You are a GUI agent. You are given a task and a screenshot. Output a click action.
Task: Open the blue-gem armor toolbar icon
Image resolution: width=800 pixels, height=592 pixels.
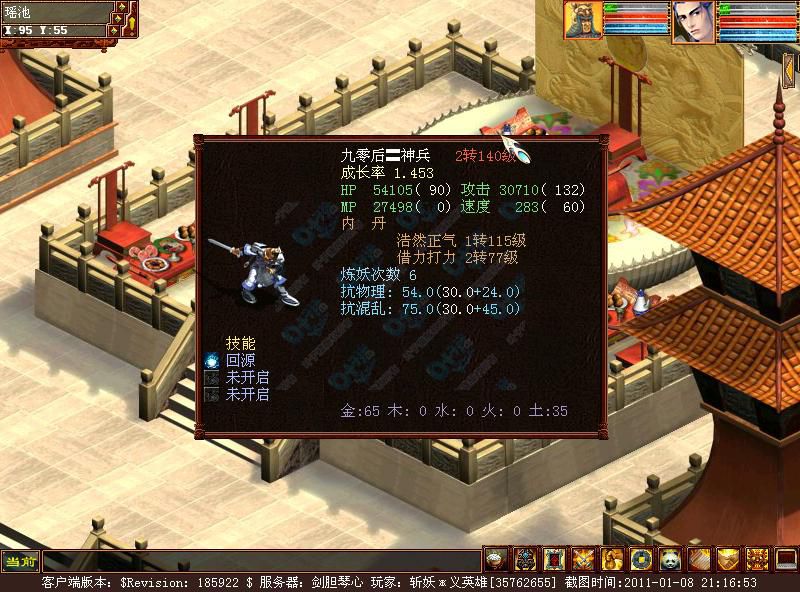pos(524,559)
